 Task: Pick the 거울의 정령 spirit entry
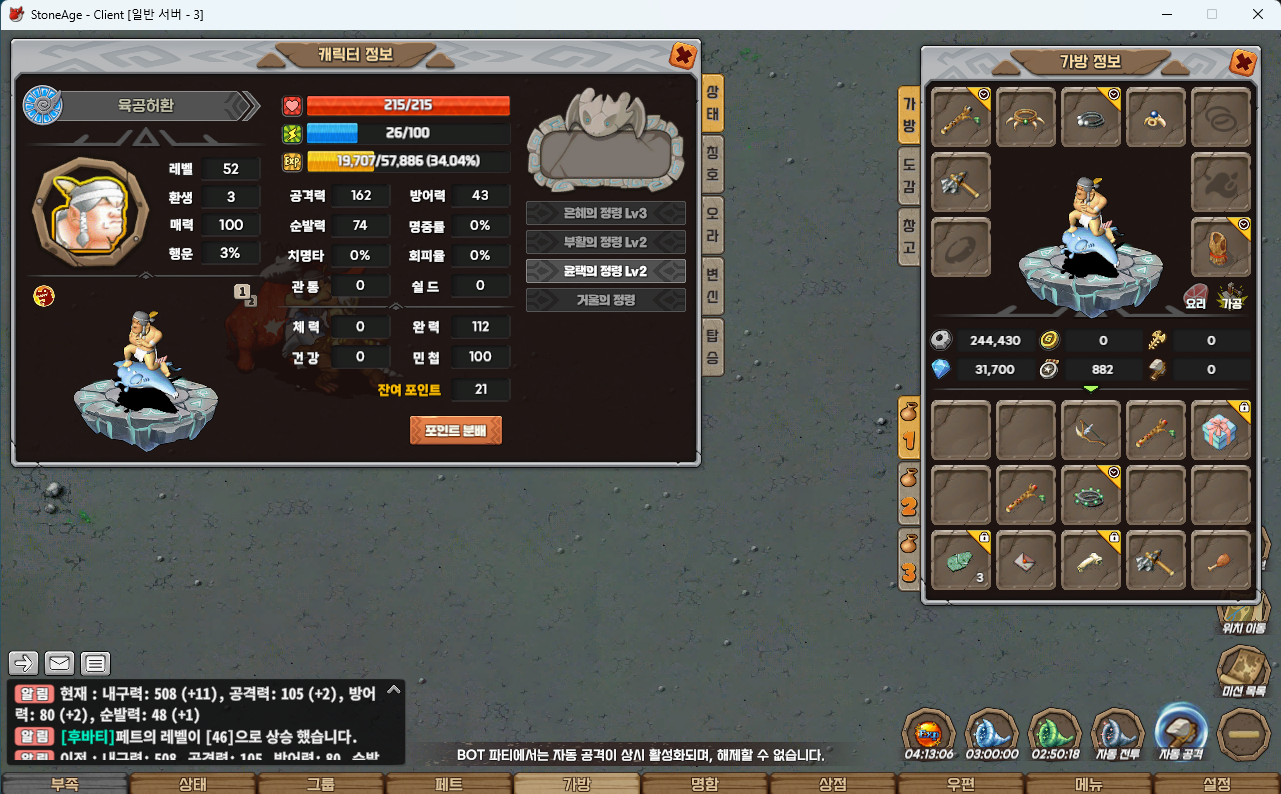(605, 299)
